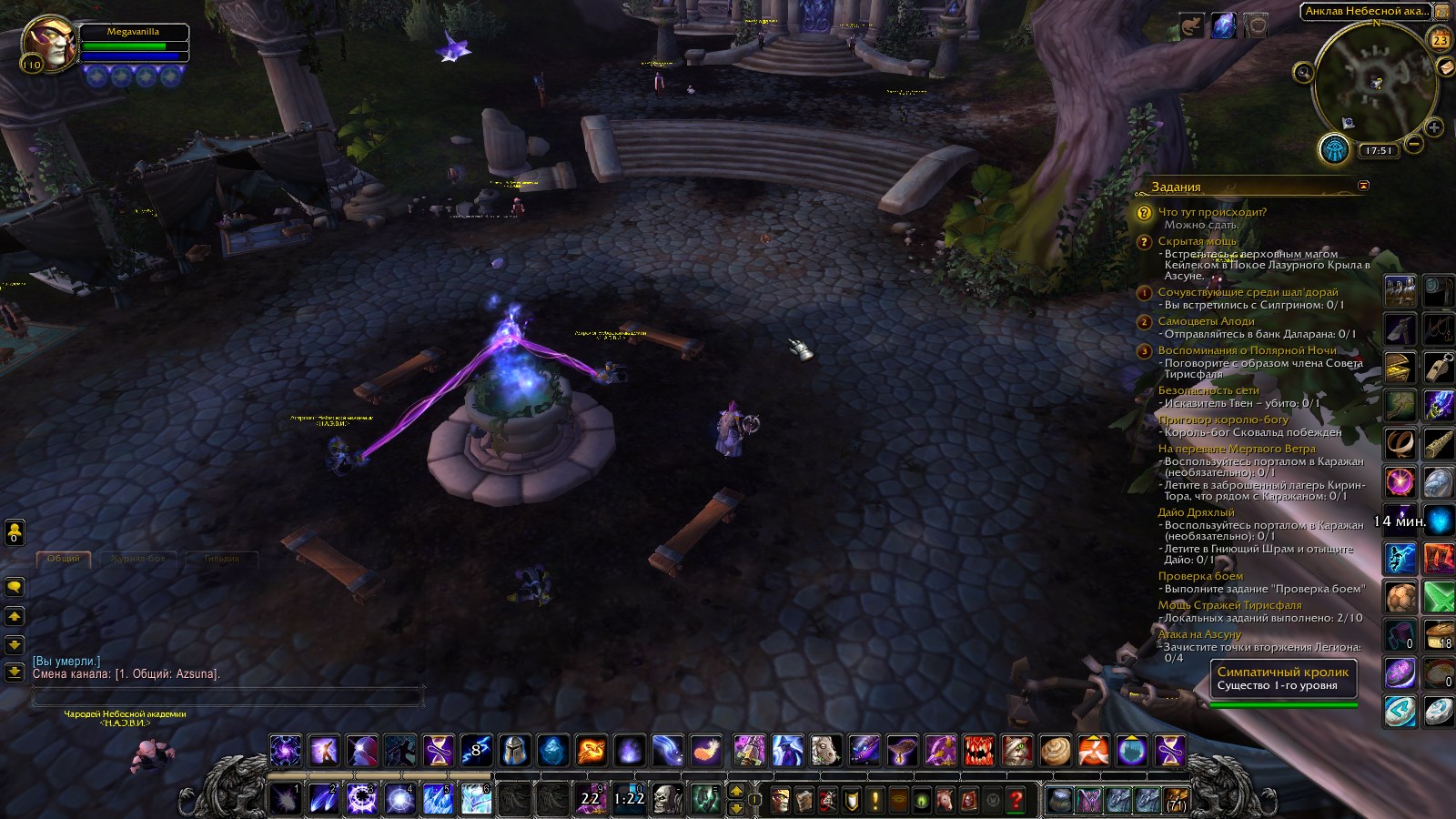Viewport: 1456px width, 819px height.
Task: Click the action bar page up arrow
Action: click(736, 791)
